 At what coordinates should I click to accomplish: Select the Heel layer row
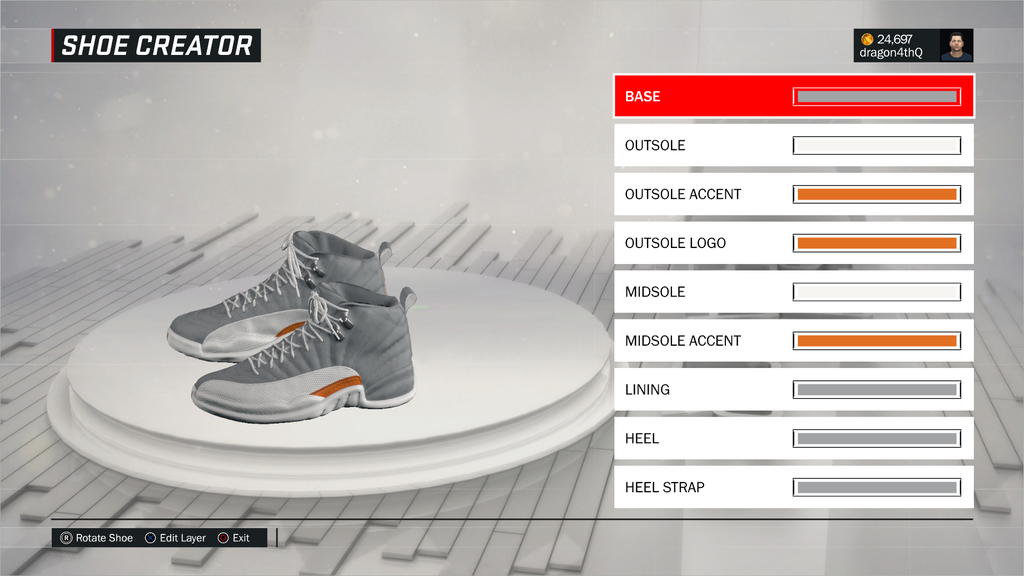[793, 438]
